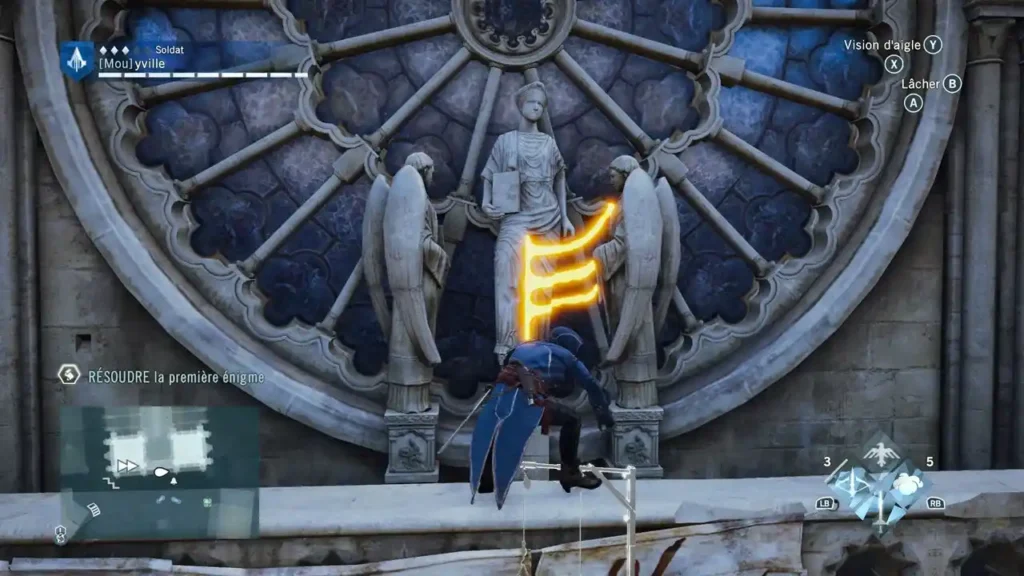Select the 'RÉSOUDRE la première énigme' objective tracker
The height and width of the screenshot is (576, 1024).
click(176, 376)
